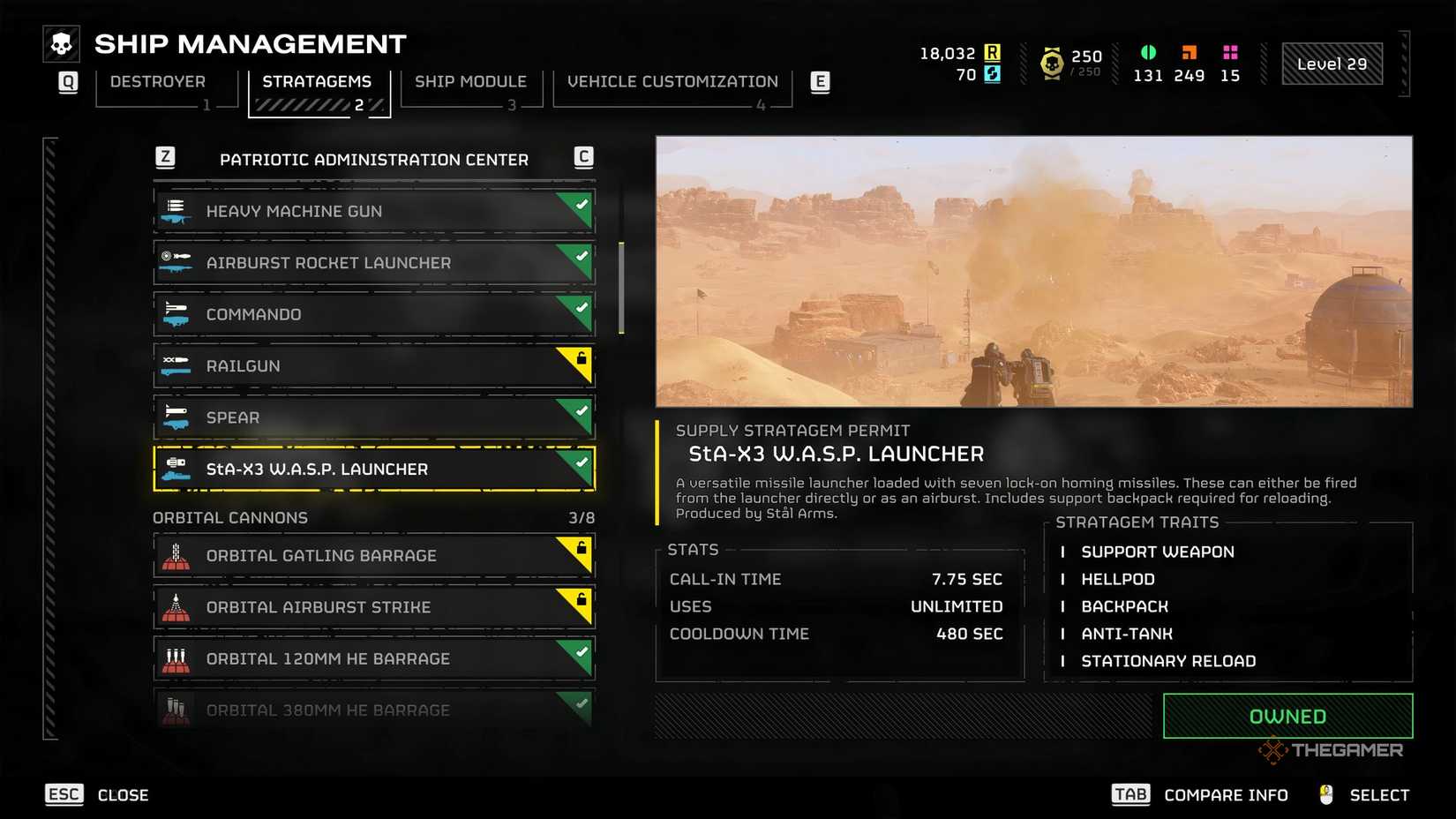Click the Z arrow to view previous category
Screen dimensions: 1456x819
pos(163,159)
